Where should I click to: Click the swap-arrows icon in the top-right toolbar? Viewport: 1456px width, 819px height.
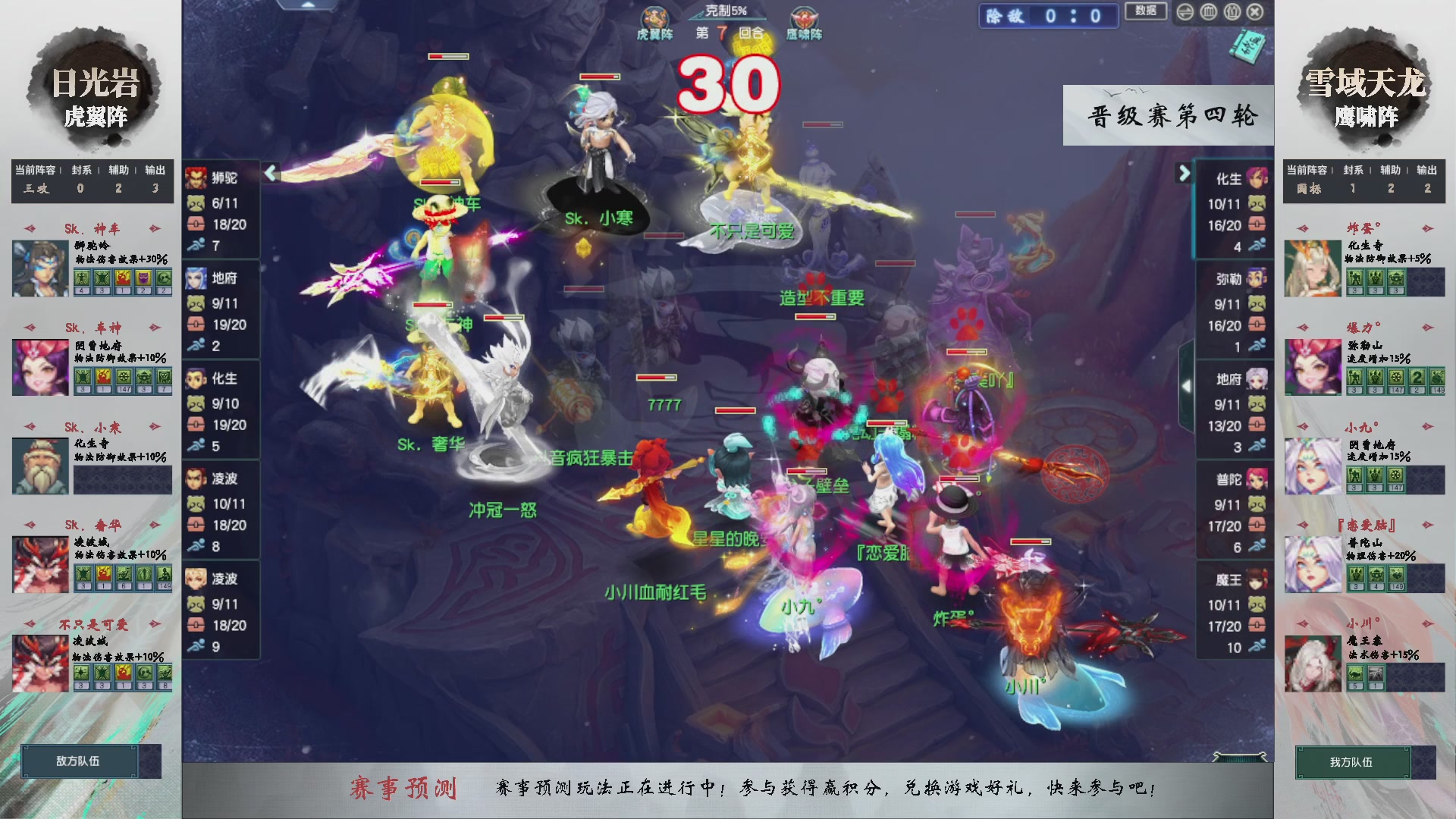pyautogui.click(x=1185, y=12)
